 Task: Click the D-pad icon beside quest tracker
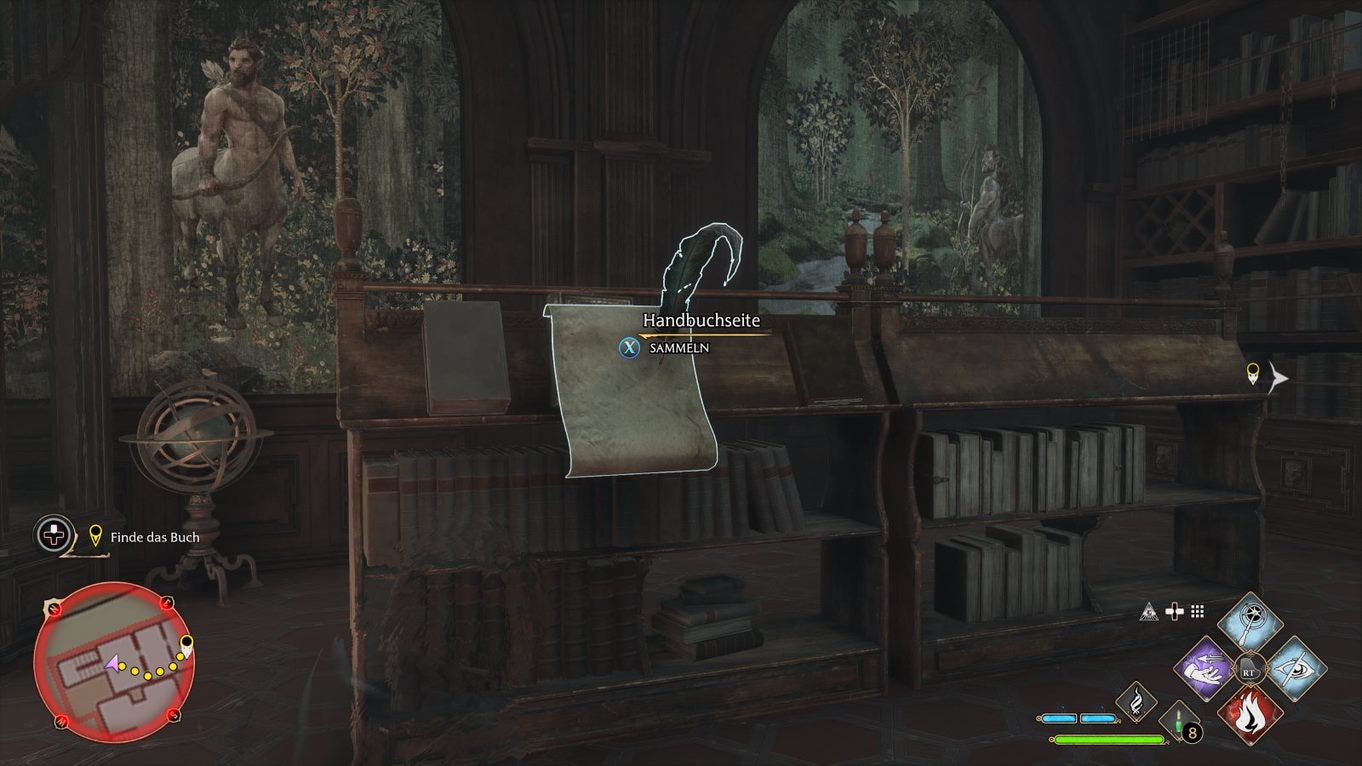(x=52, y=534)
